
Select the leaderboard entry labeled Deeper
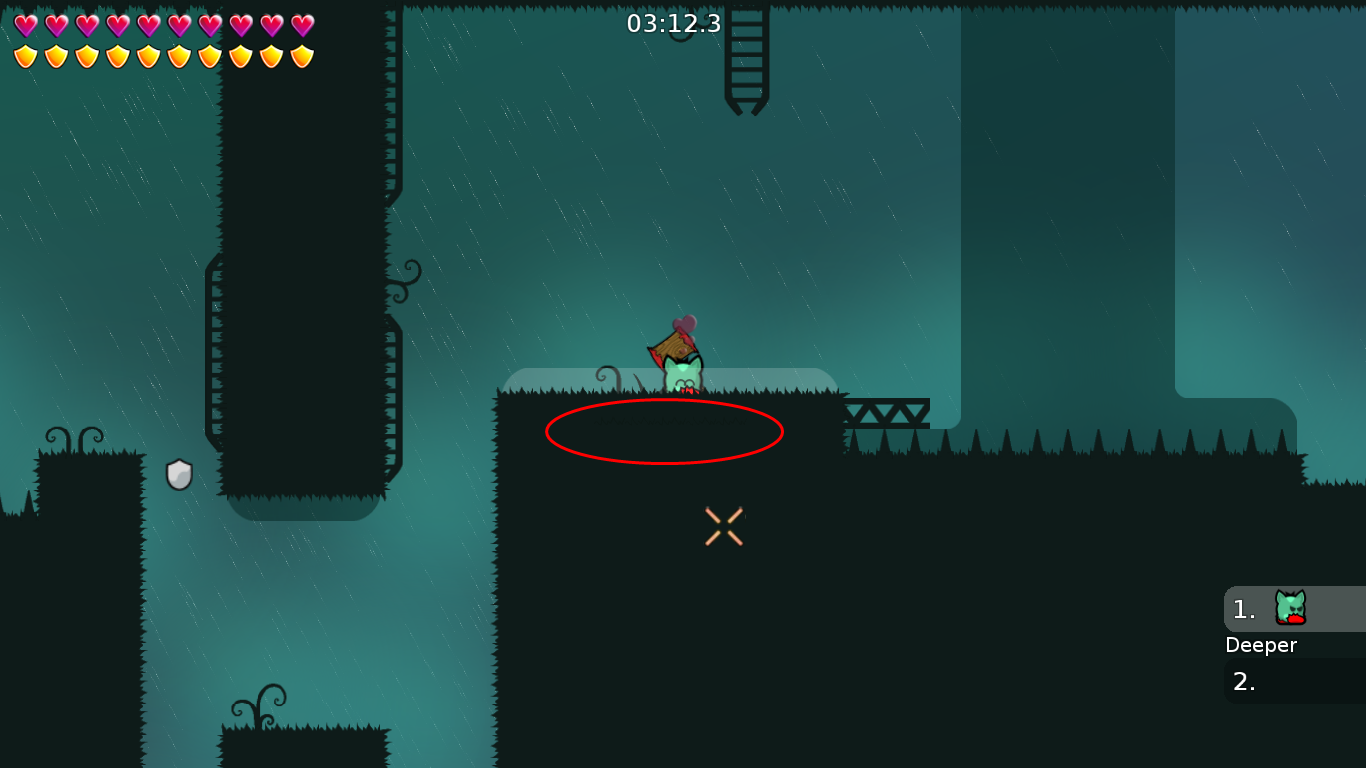pyautogui.click(x=1261, y=645)
